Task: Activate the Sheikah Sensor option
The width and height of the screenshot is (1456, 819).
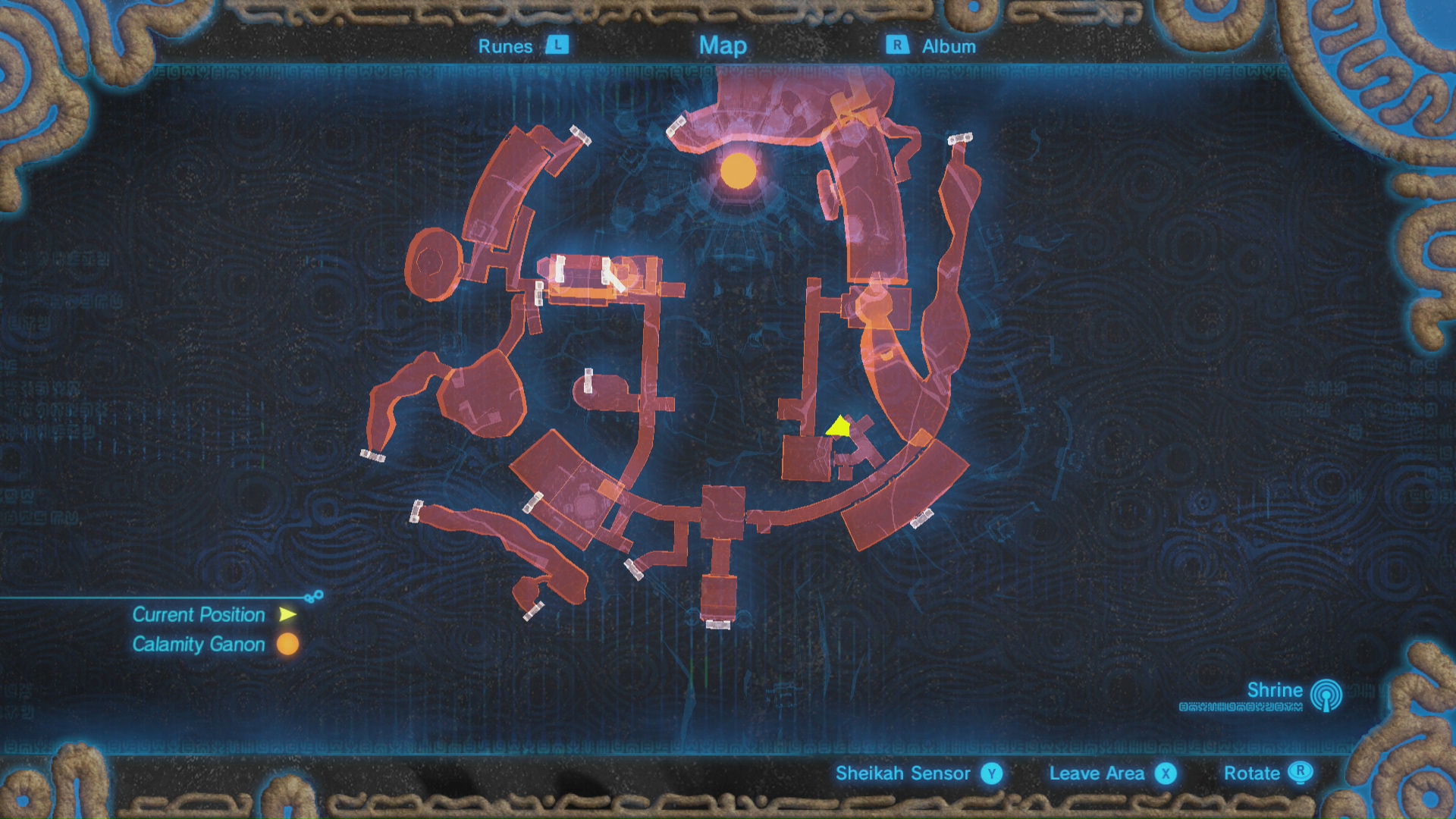Action: click(x=903, y=773)
